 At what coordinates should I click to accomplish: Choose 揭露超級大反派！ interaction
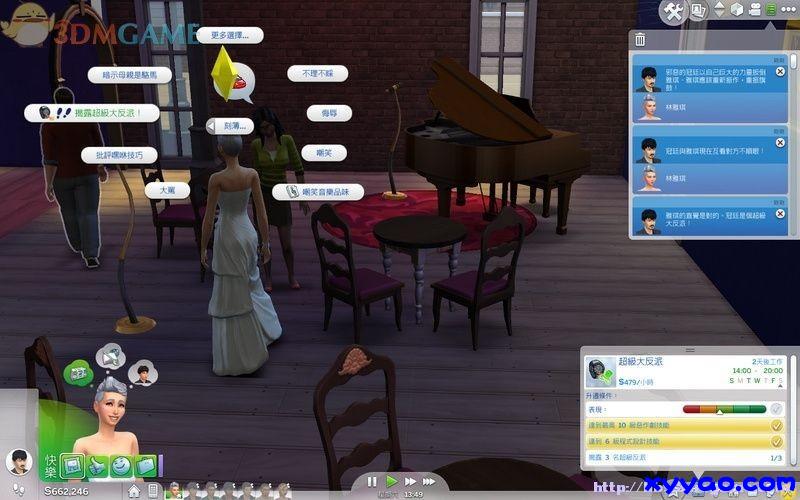tap(97, 113)
